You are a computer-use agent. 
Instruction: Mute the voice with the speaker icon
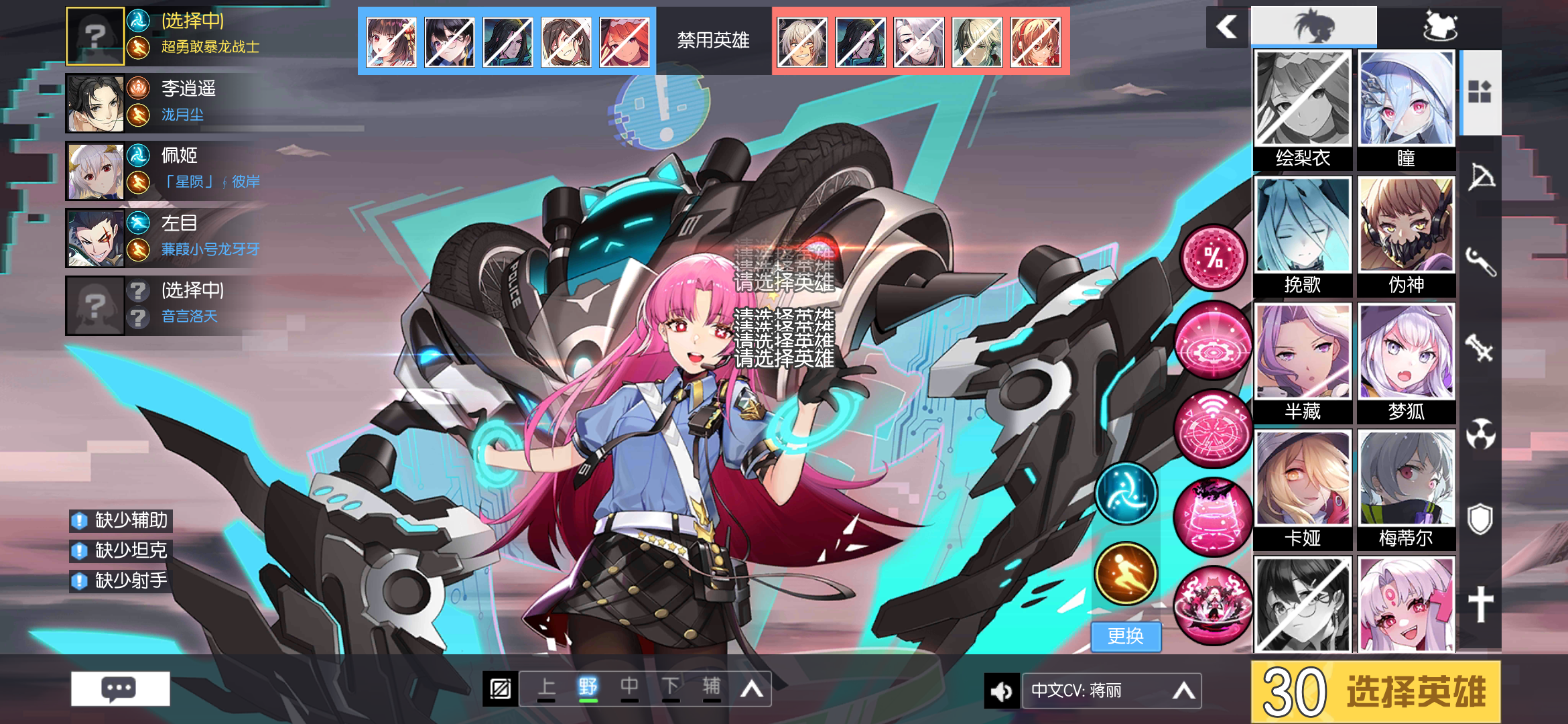point(1001,691)
